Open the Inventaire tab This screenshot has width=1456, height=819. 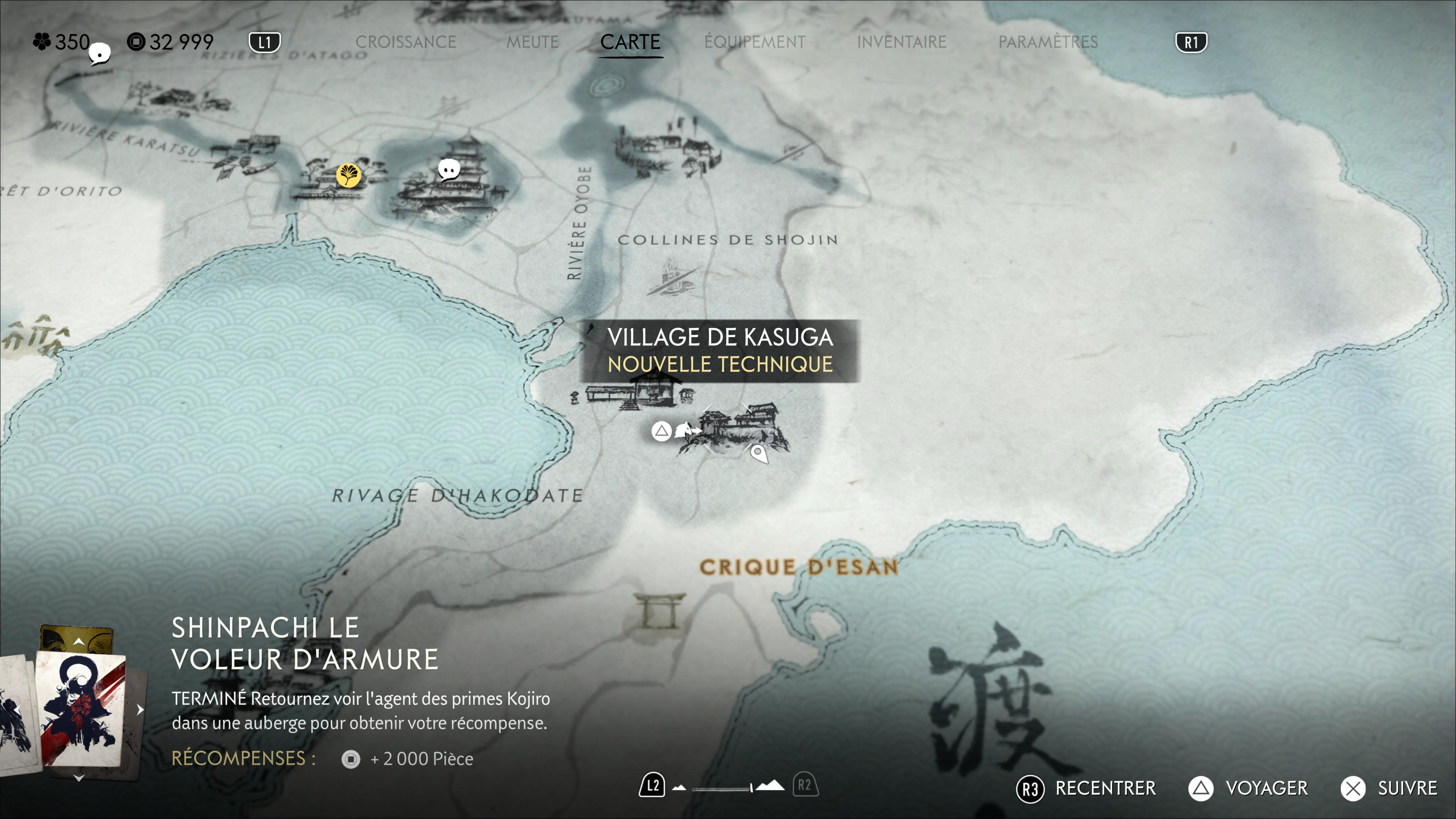point(901,42)
